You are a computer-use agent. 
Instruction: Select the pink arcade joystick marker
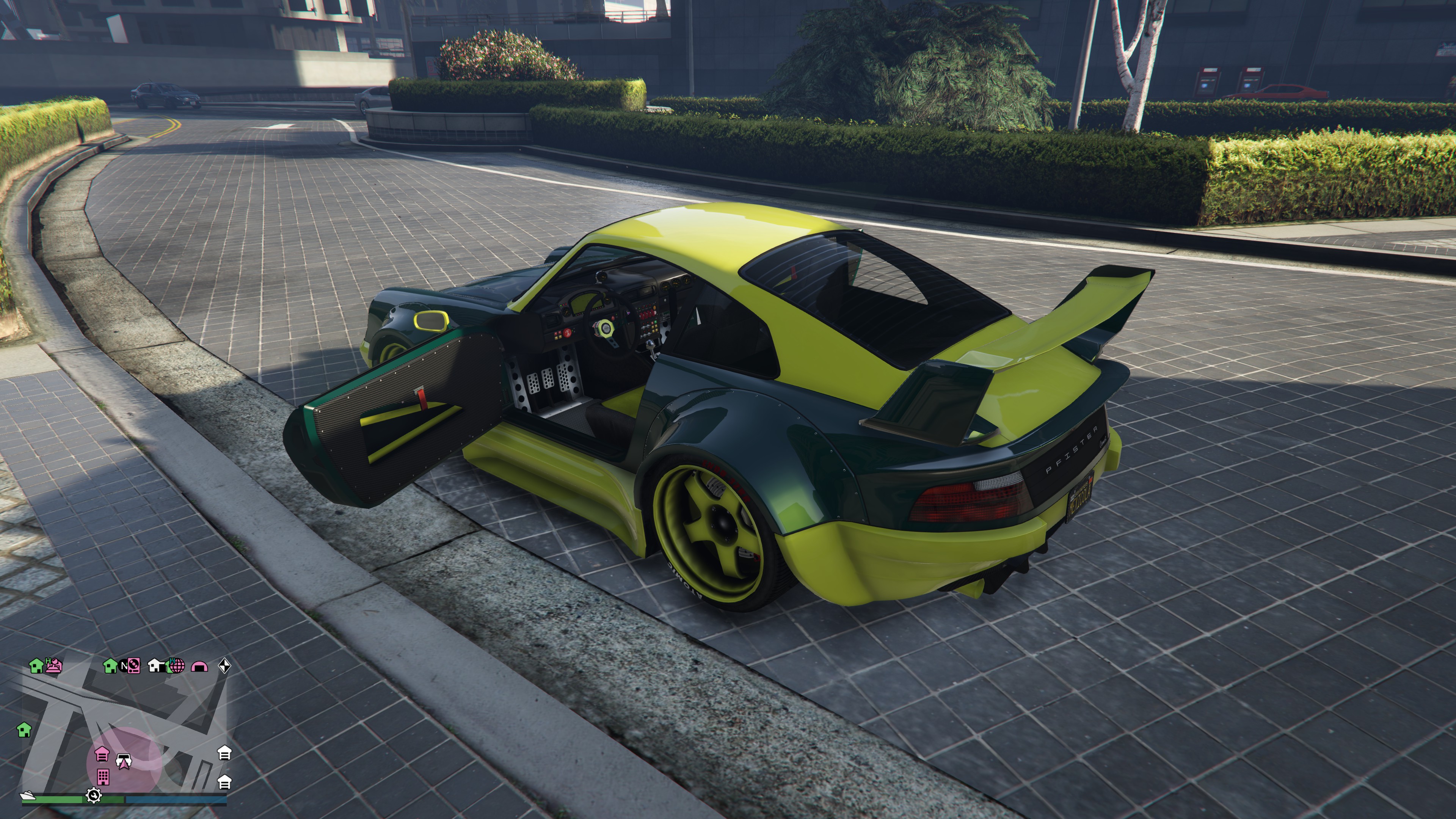pos(54,667)
